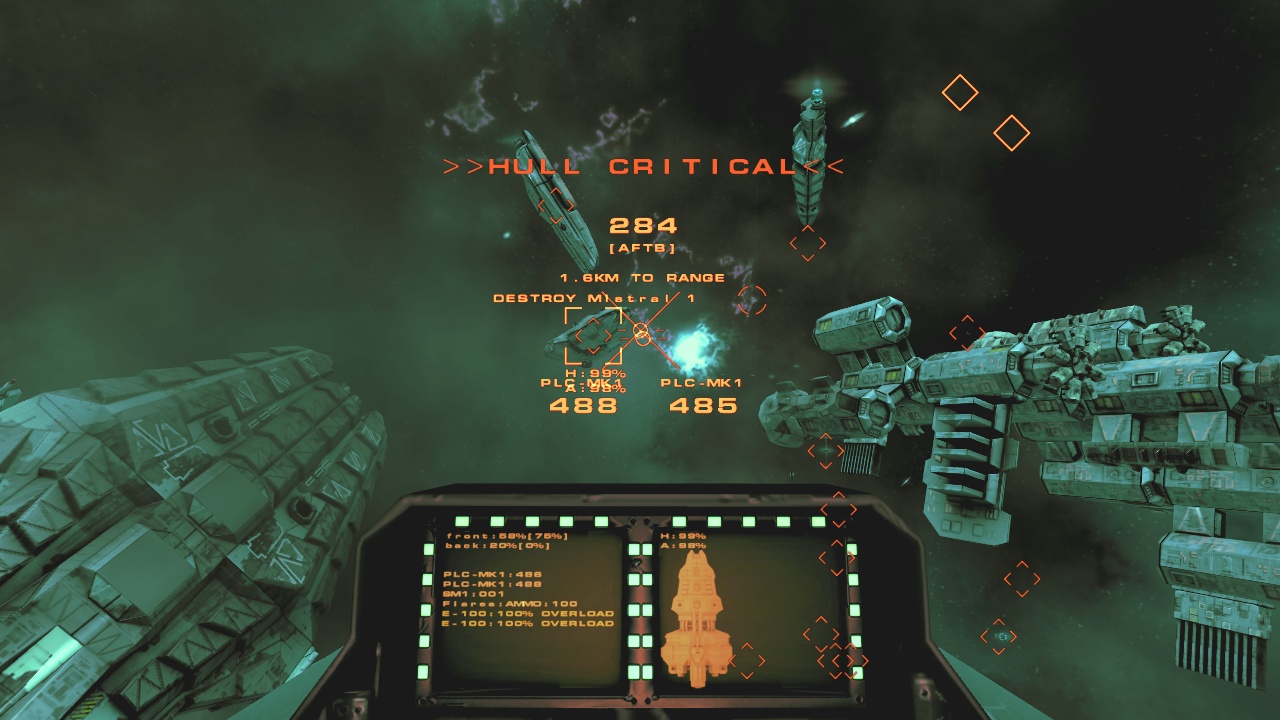
Task: Click the HULL CRITICAL warning text
Action: (x=640, y=168)
